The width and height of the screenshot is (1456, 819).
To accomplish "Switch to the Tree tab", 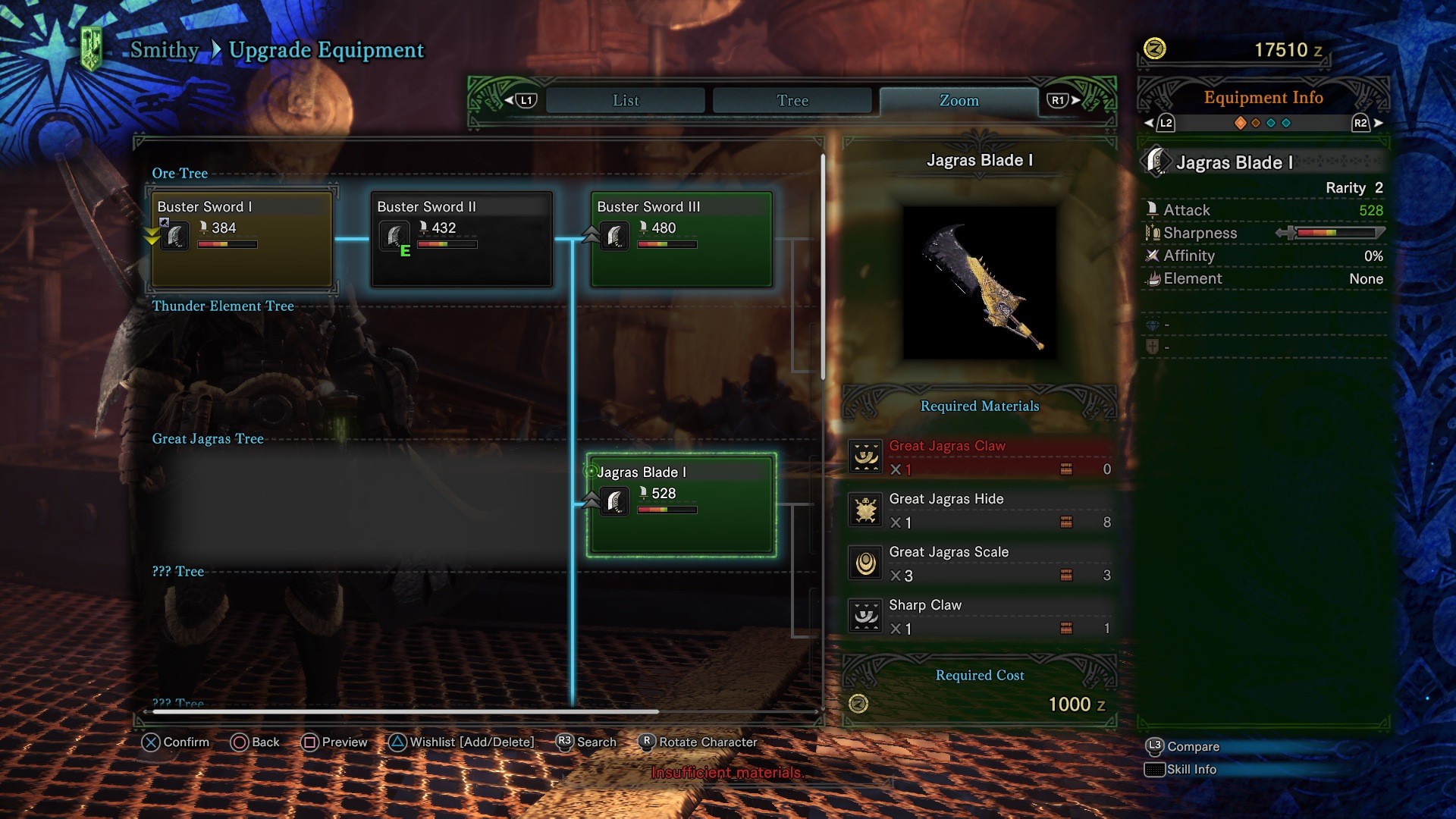I will (792, 100).
